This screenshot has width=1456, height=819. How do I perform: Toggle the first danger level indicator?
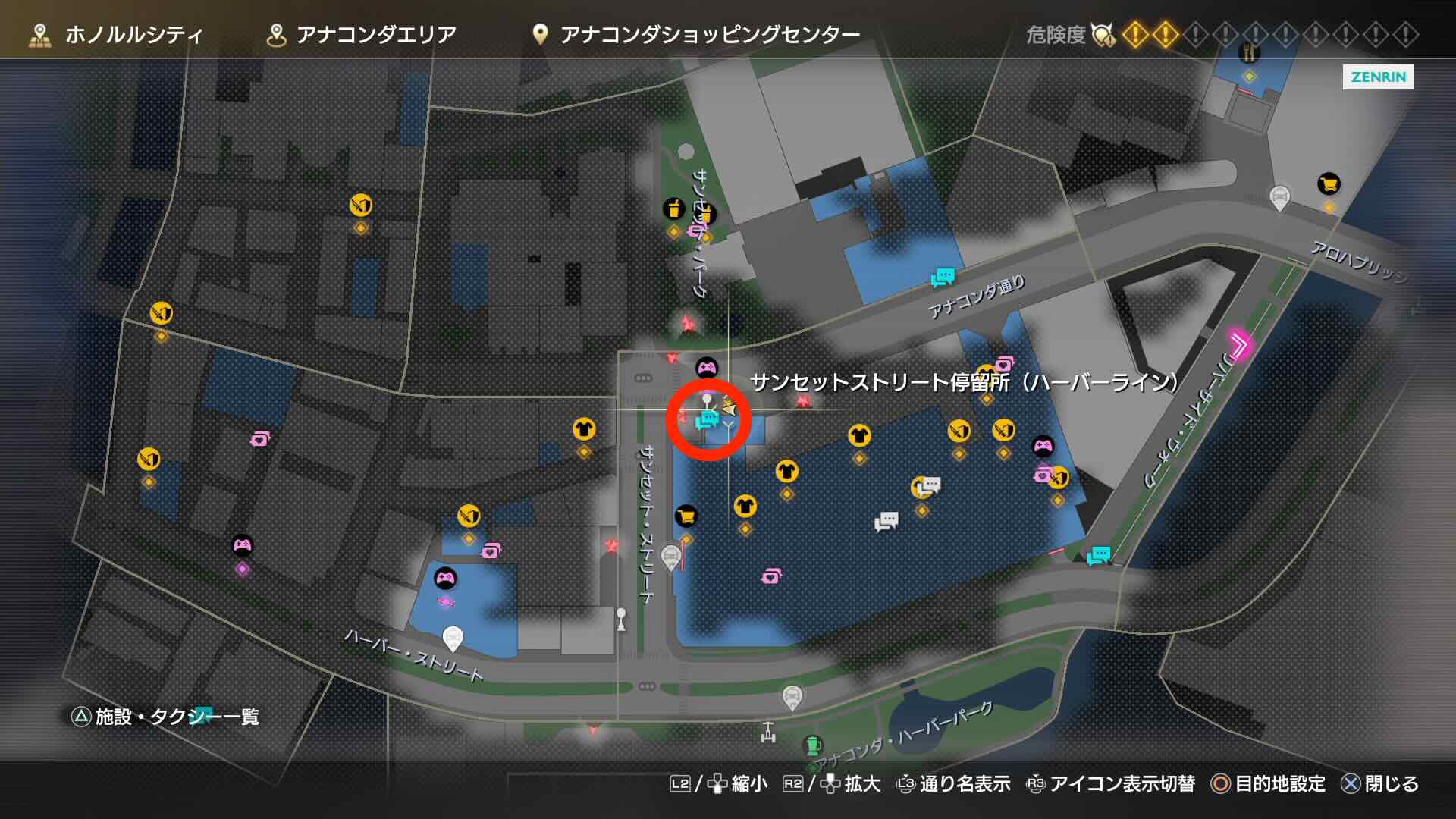click(x=1137, y=35)
